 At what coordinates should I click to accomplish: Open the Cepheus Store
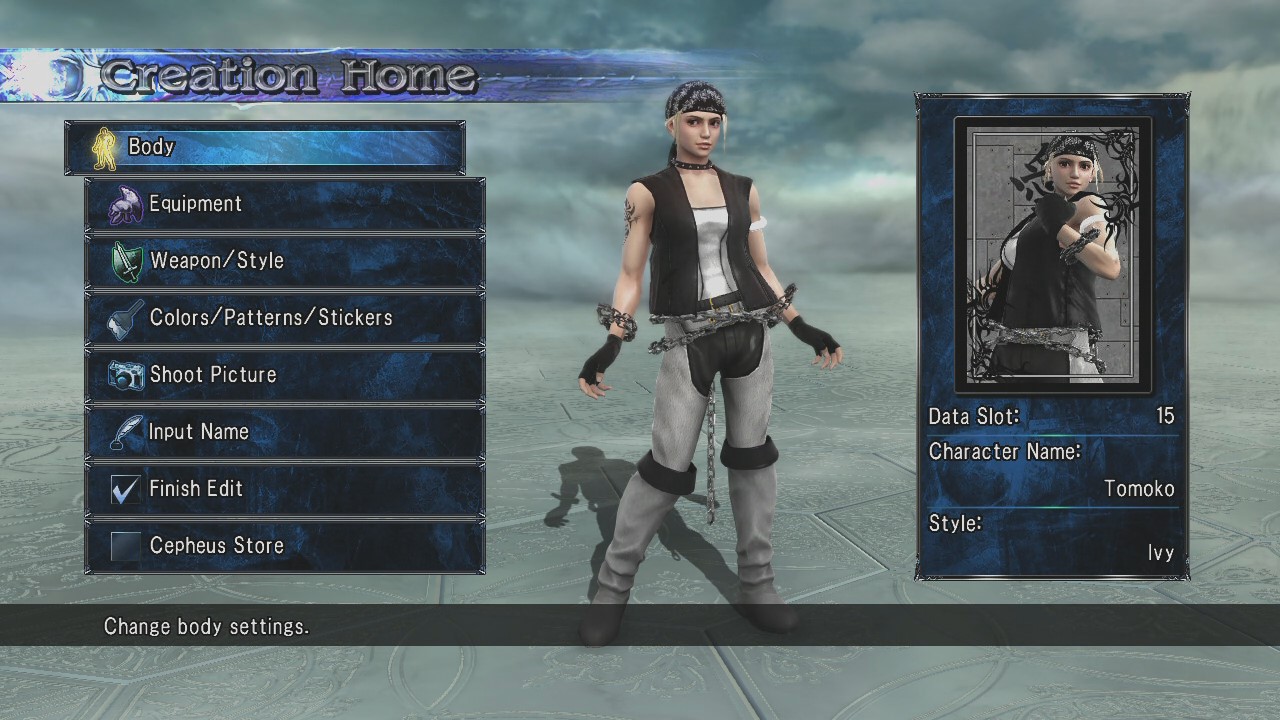click(x=285, y=546)
